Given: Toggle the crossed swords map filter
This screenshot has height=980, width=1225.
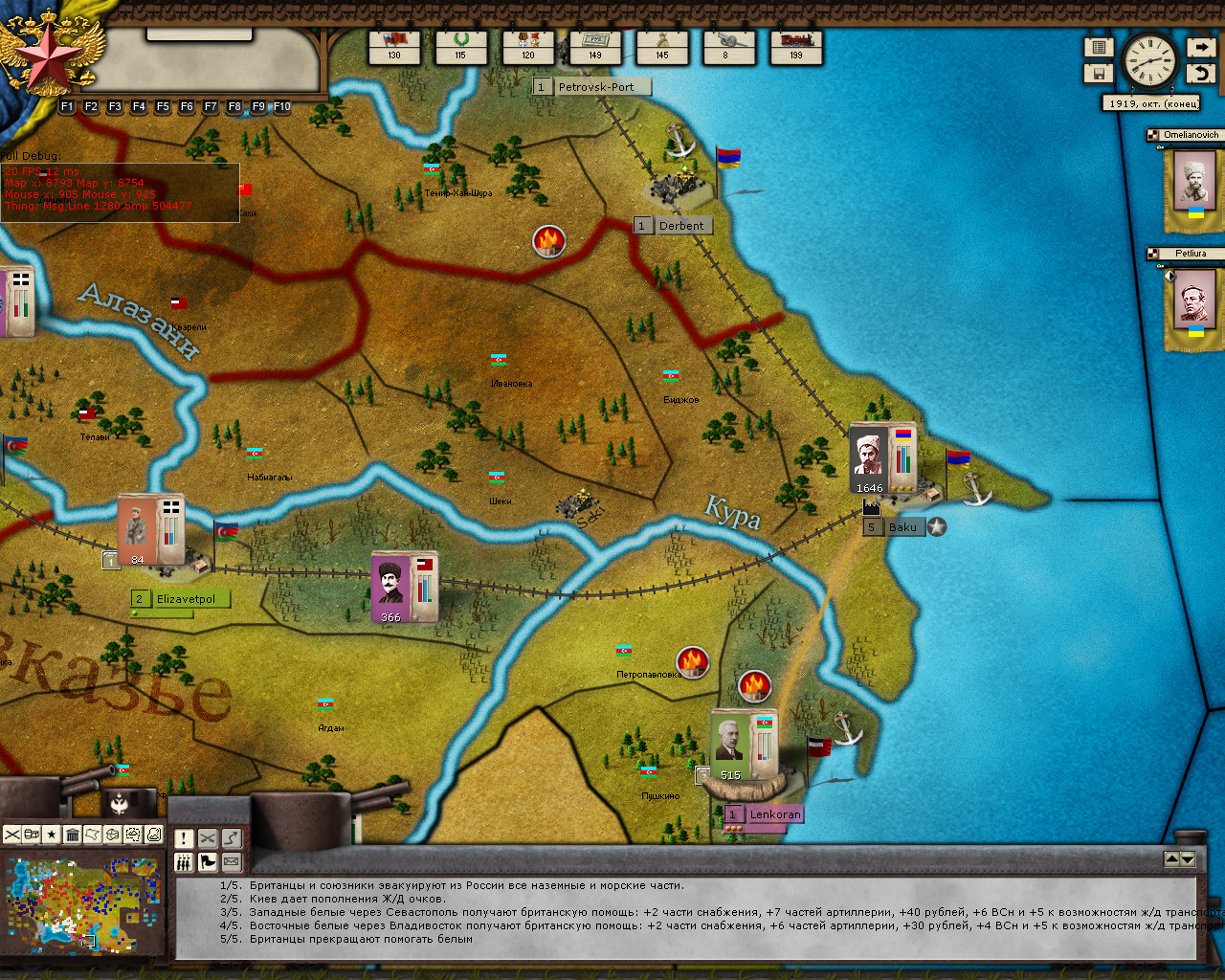Looking at the screenshot, I should [x=11, y=835].
